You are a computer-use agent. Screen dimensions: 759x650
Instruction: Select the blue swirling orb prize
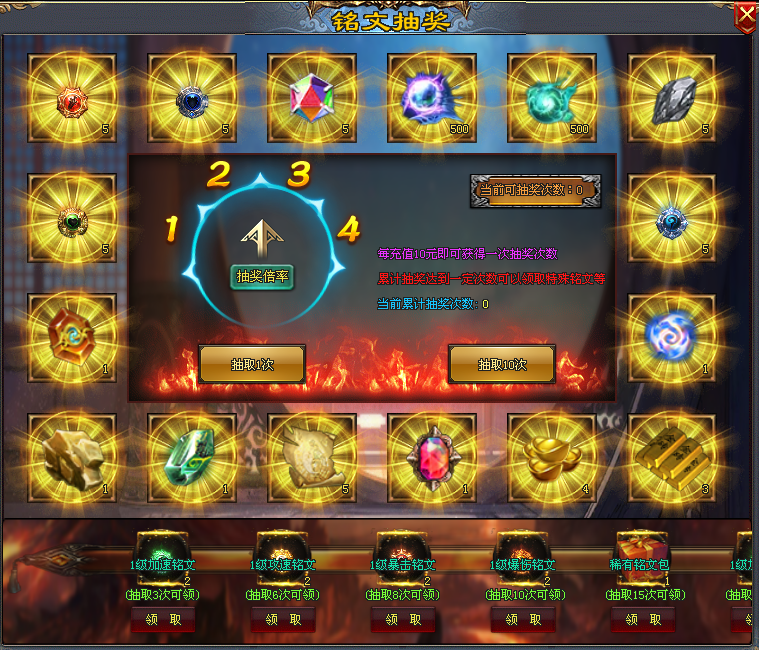(x=671, y=337)
